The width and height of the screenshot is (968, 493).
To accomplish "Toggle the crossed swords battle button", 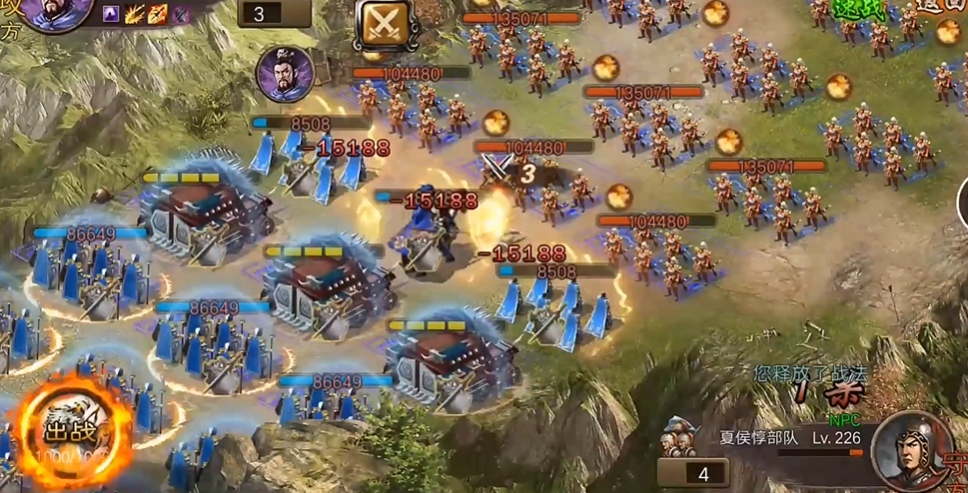I will coord(385,23).
